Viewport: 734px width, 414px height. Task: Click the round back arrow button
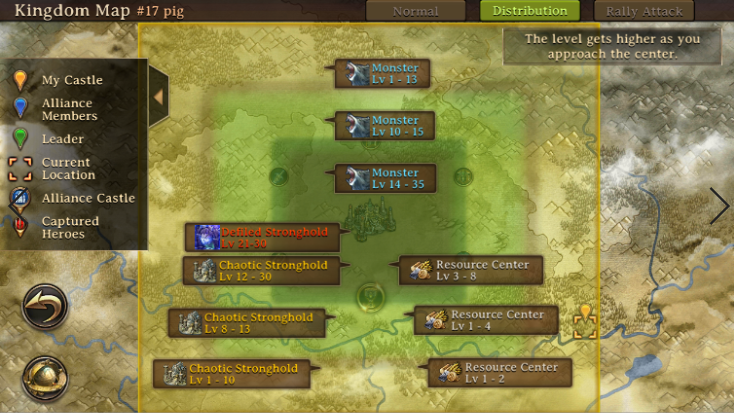pyautogui.click(x=45, y=307)
